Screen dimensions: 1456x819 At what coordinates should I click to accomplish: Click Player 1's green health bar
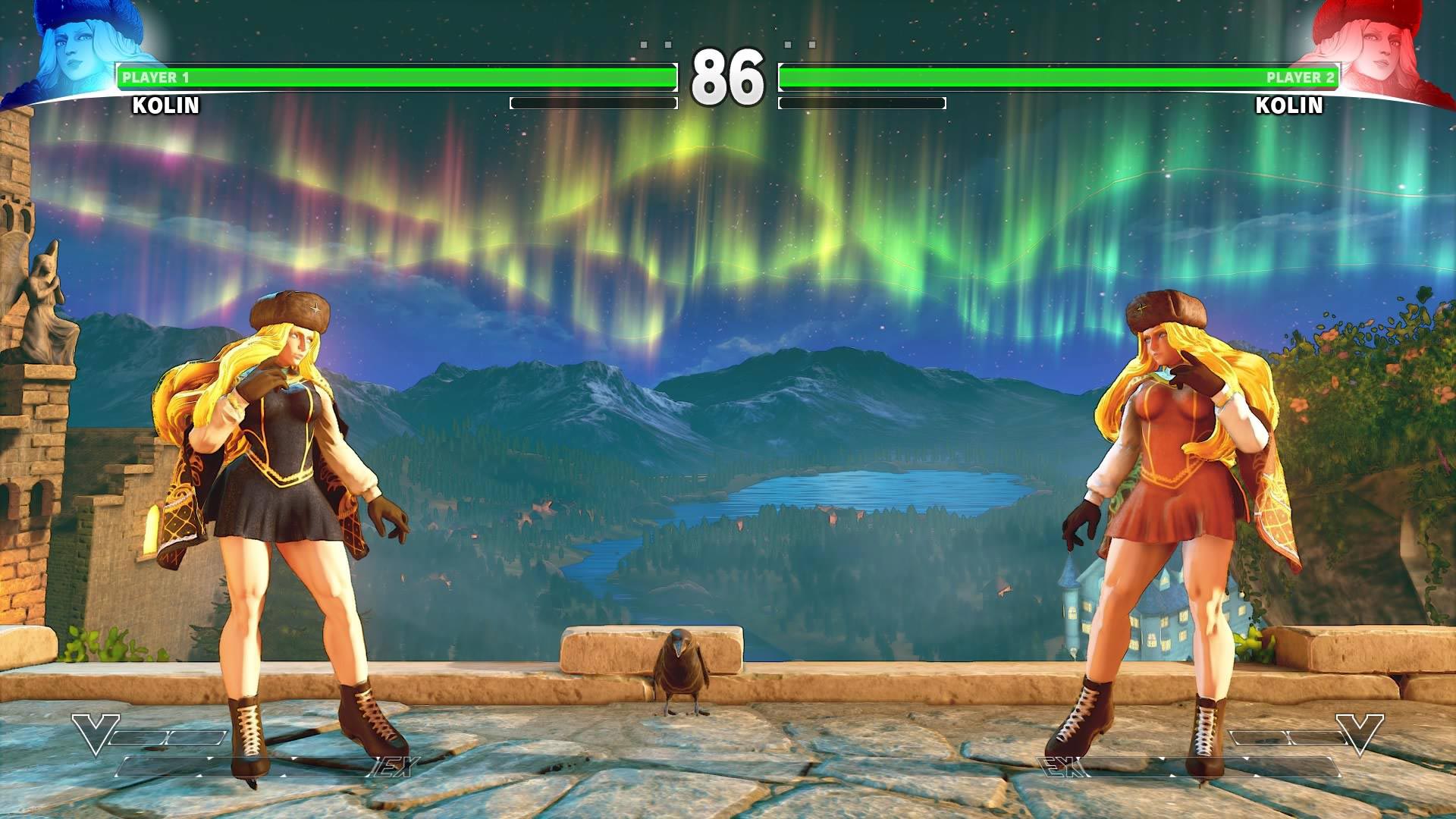click(394, 75)
